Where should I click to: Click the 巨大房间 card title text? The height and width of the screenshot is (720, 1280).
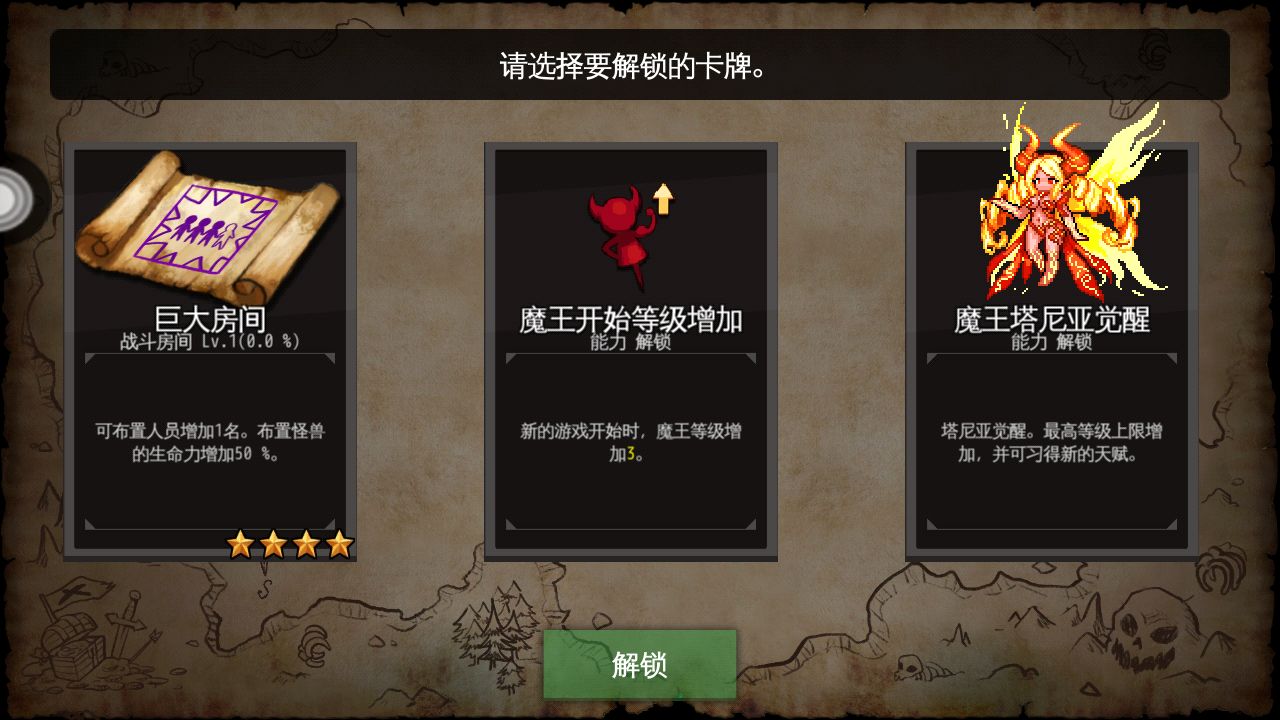tap(211, 318)
